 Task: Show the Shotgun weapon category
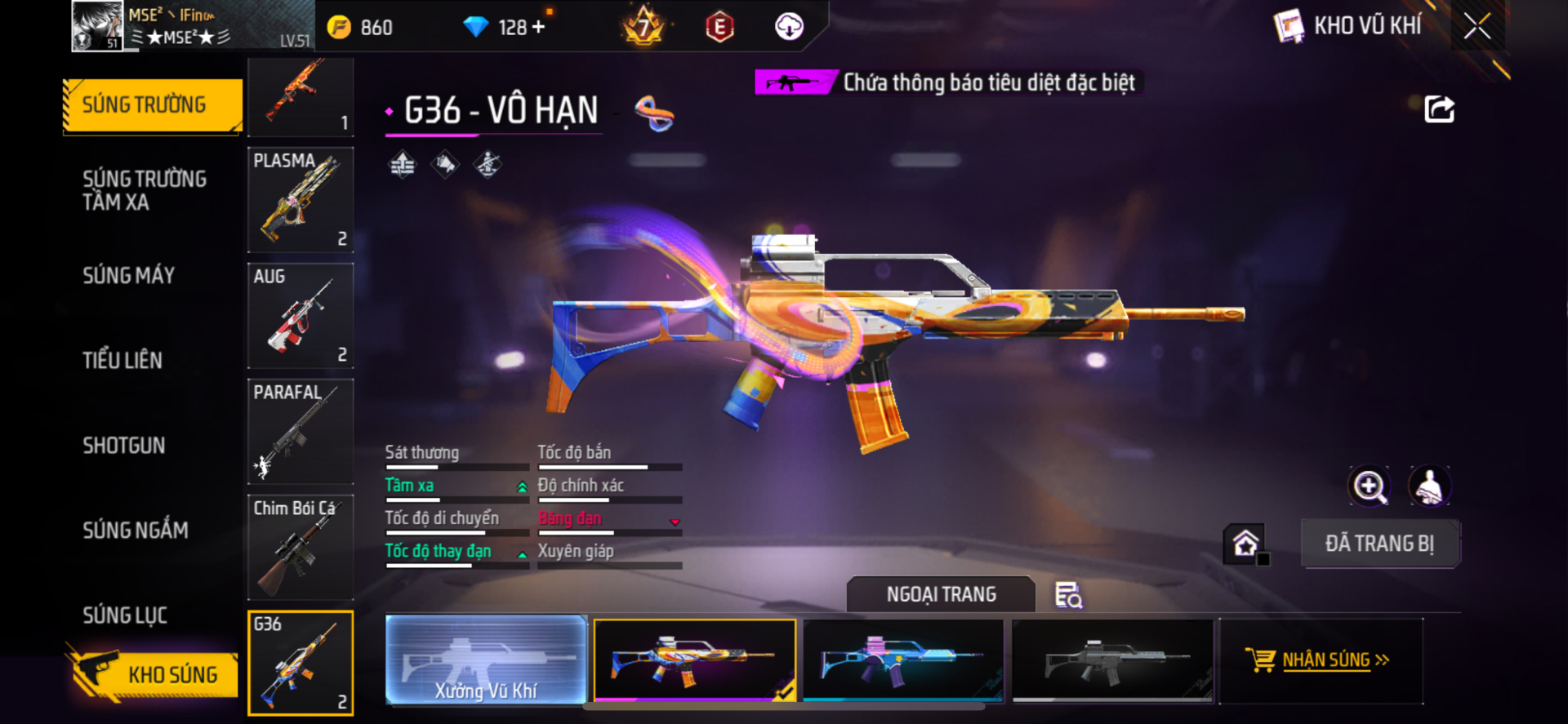124,446
